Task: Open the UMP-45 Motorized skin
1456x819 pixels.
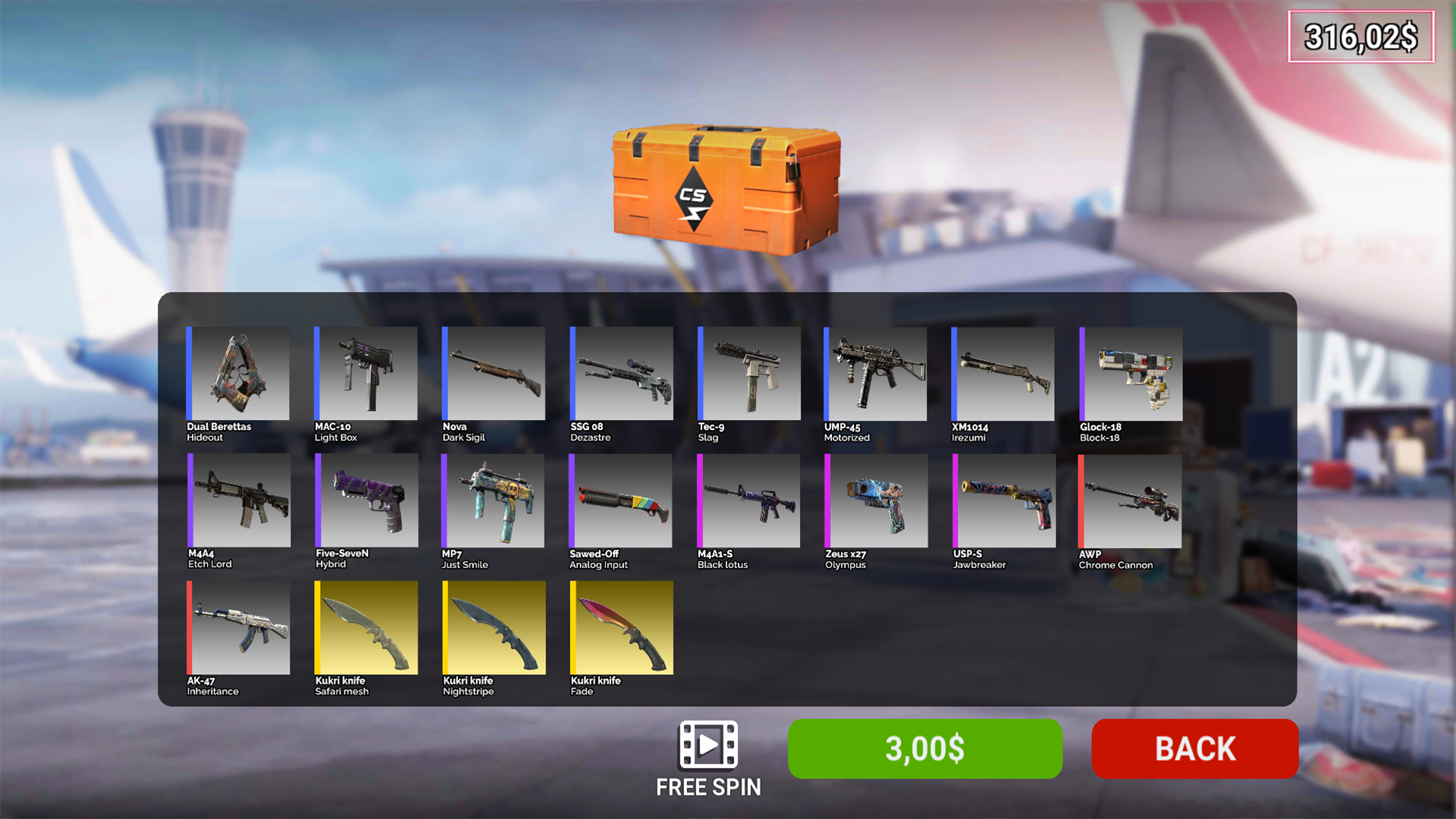Action: 875,374
